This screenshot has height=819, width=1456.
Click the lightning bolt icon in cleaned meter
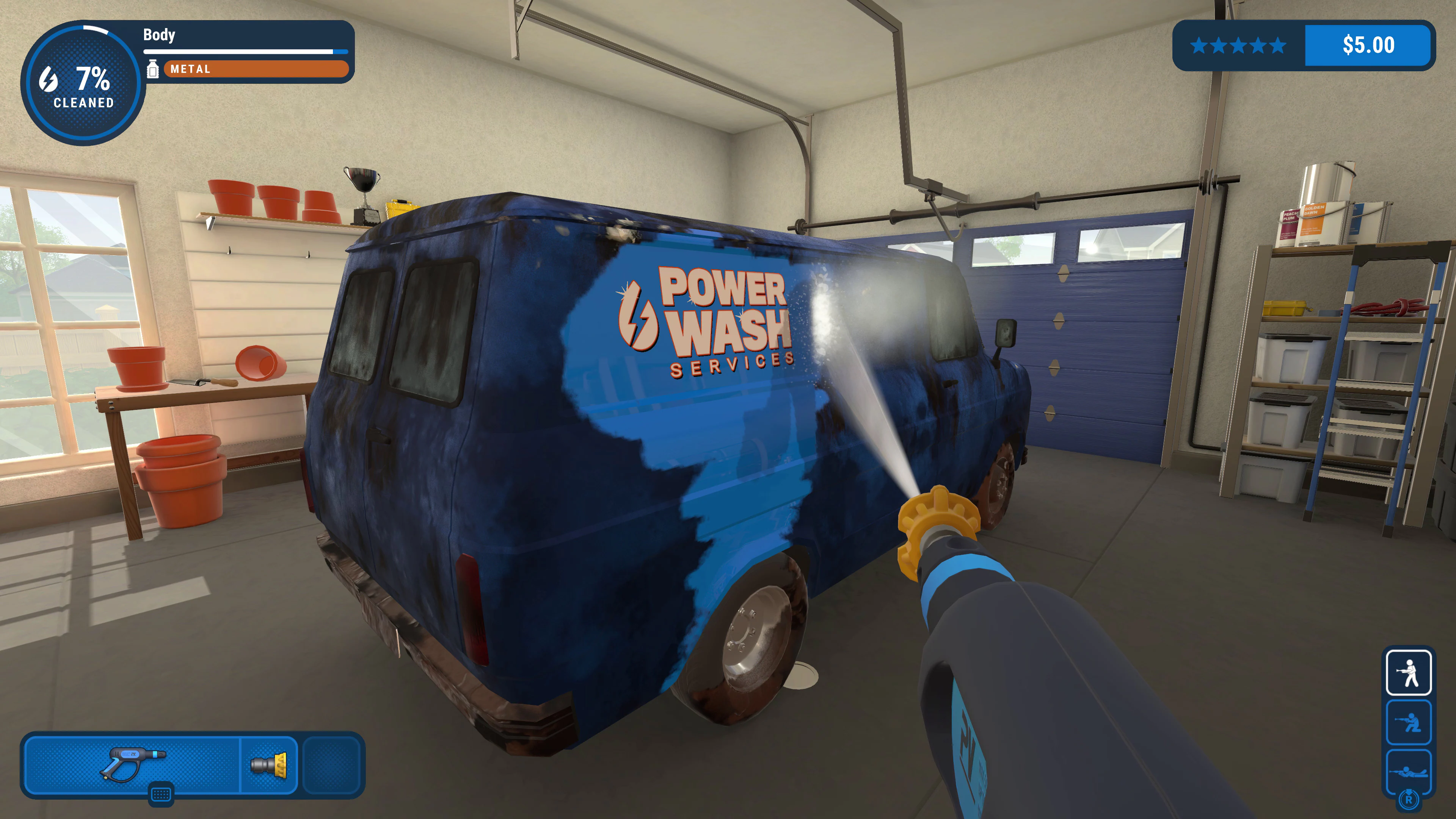tap(48, 81)
